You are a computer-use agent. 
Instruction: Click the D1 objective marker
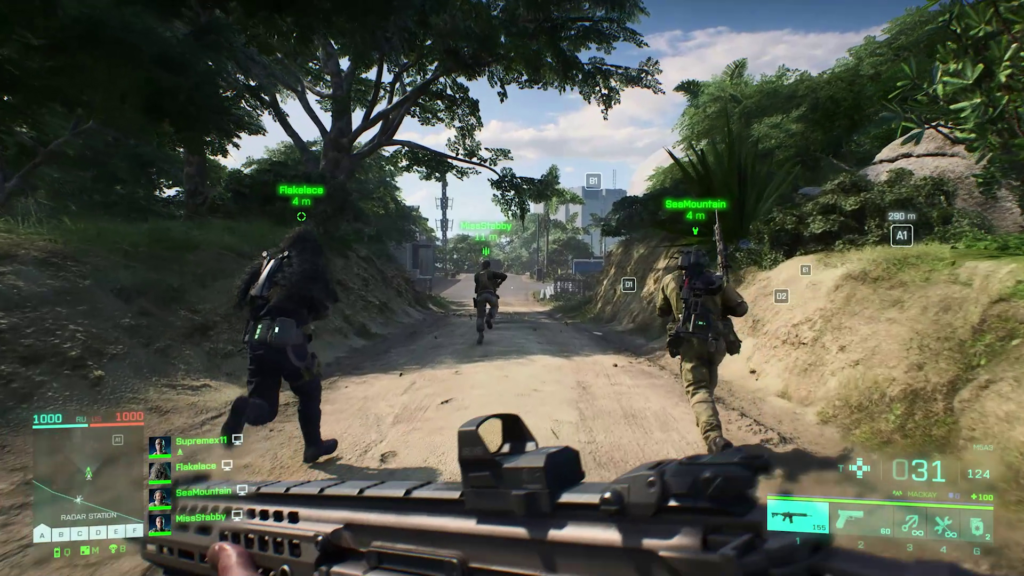point(628,285)
